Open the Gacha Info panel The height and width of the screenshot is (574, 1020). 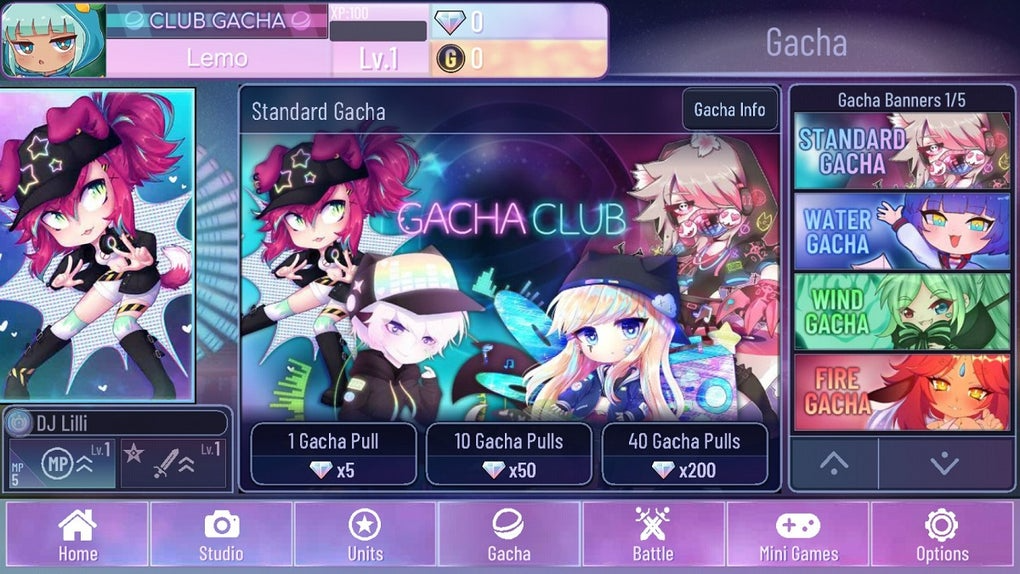[730, 110]
